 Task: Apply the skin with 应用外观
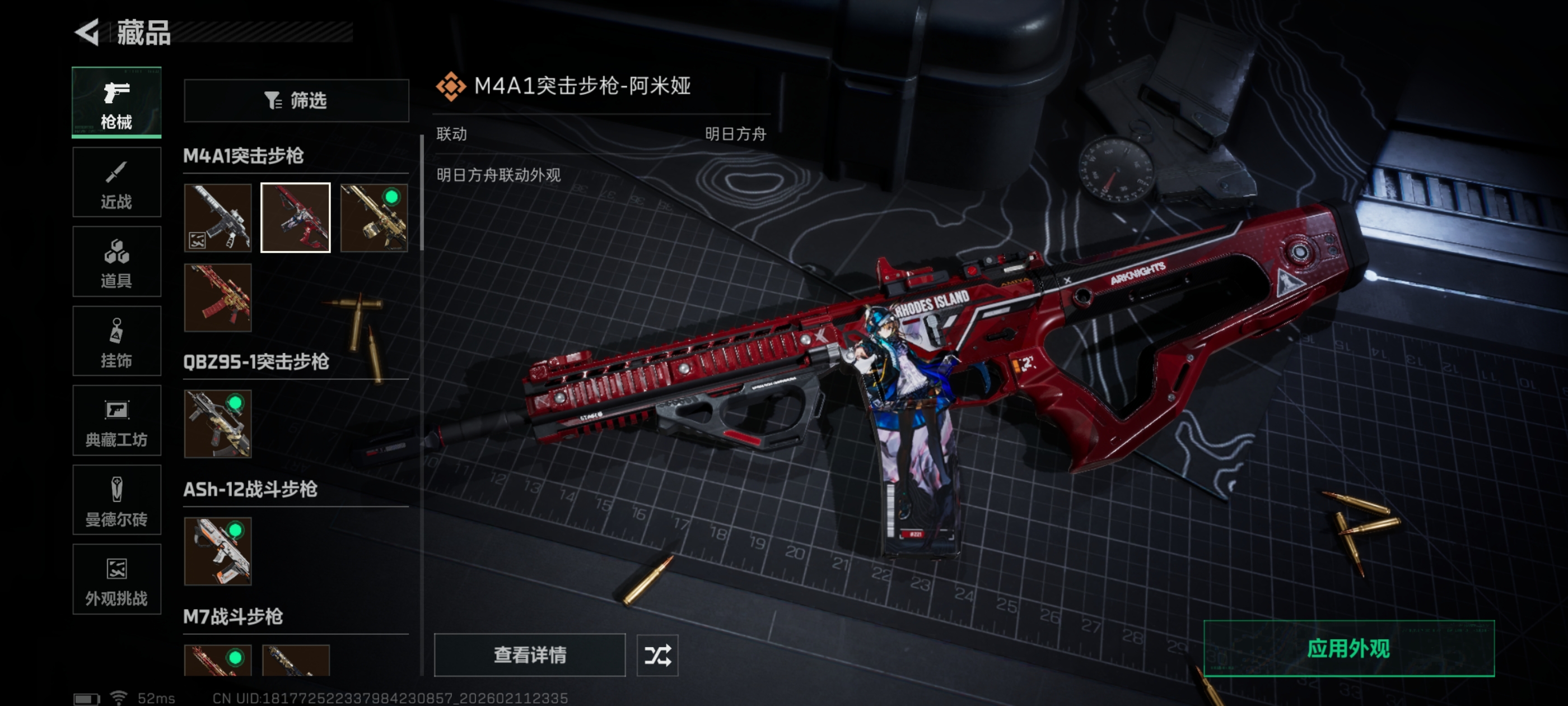click(1348, 648)
